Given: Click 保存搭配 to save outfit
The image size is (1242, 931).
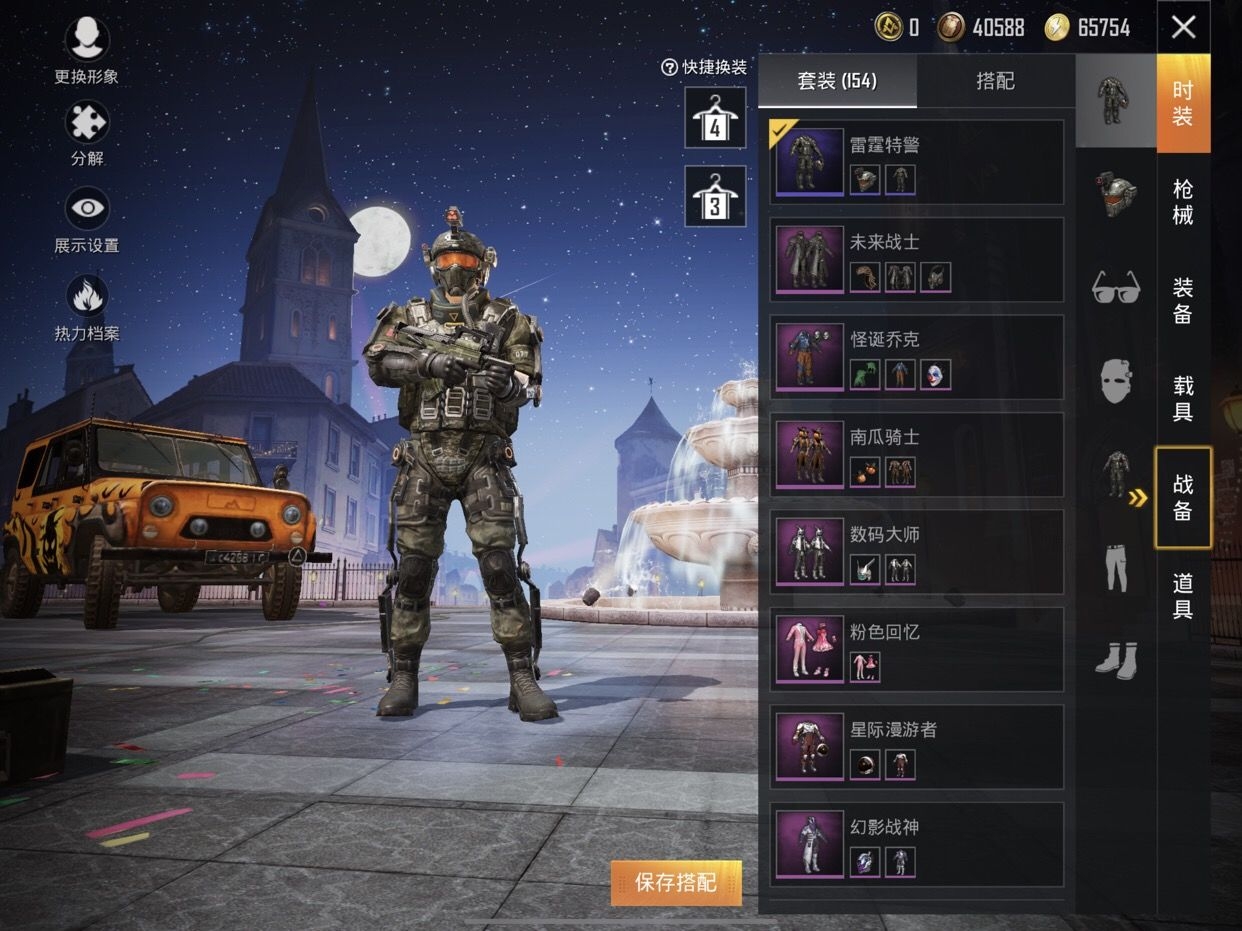Looking at the screenshot, I should click(676, 882).
